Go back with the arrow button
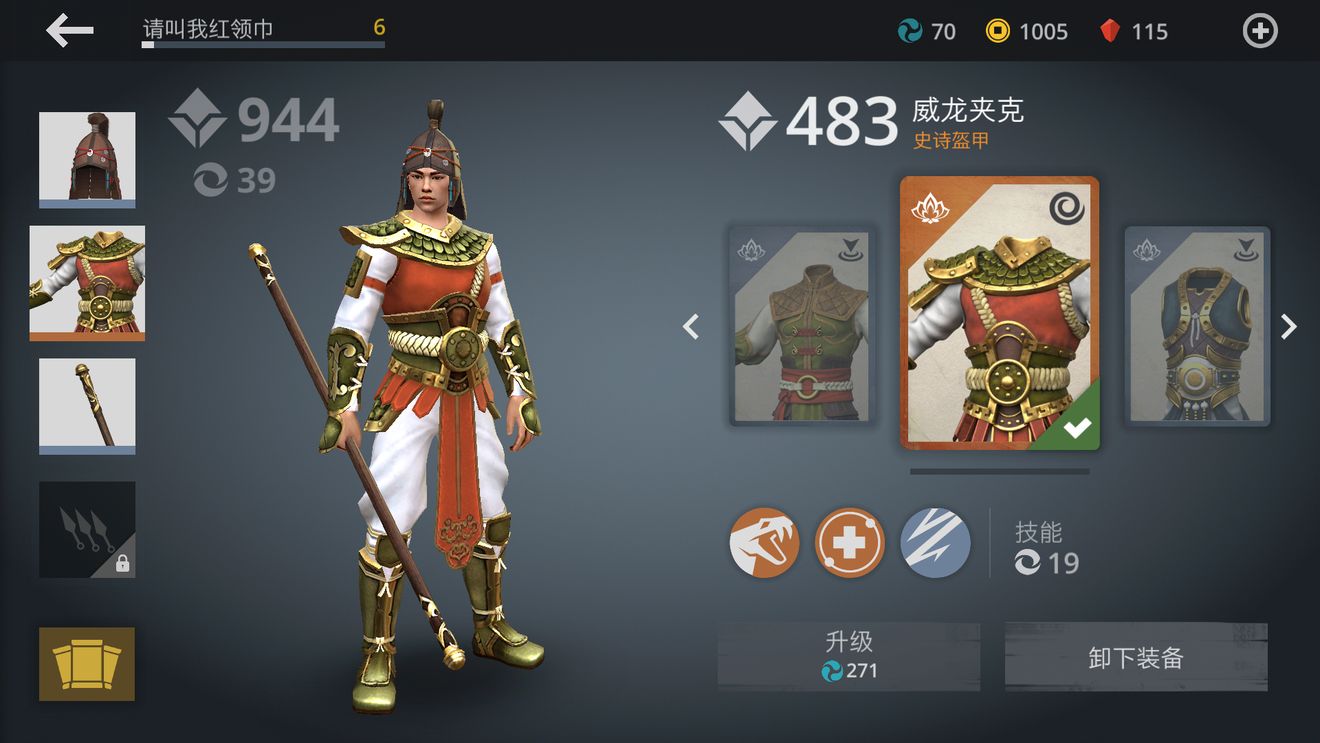The width and height of the screenshot is (1320, 743). [69, 31]
